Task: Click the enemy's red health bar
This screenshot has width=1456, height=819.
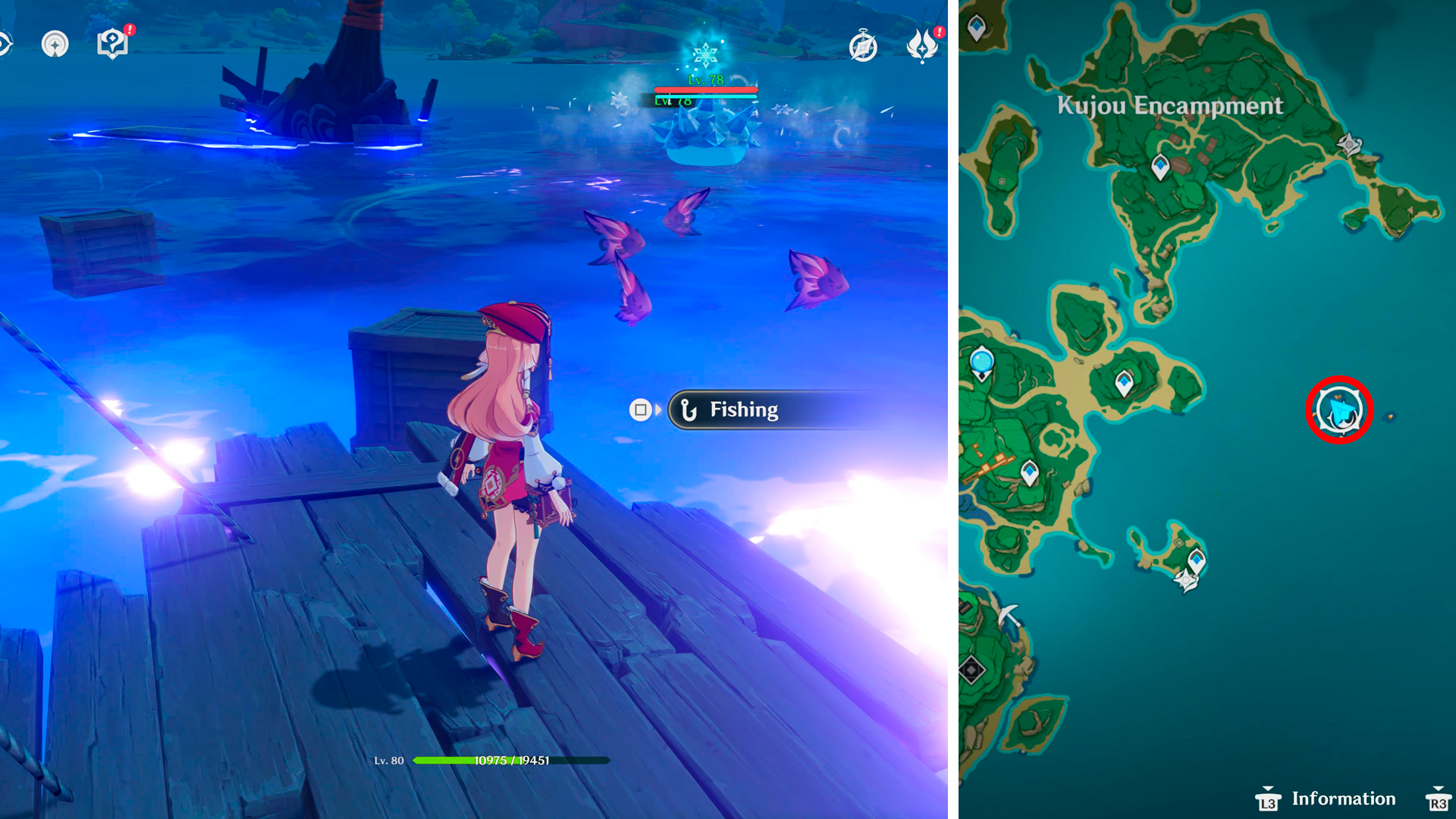Action: click(705, 91)
